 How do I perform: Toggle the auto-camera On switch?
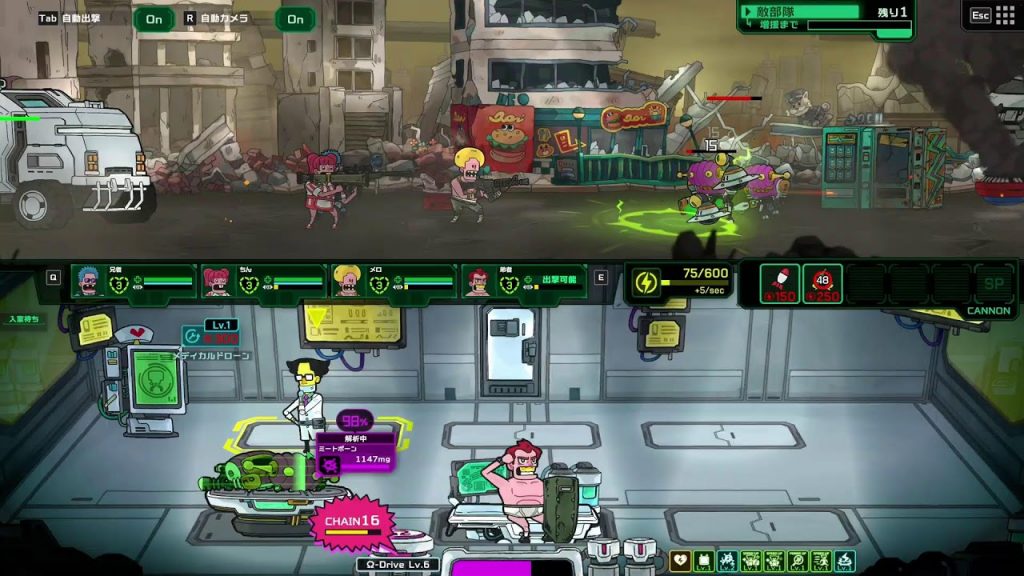(295, 19)
